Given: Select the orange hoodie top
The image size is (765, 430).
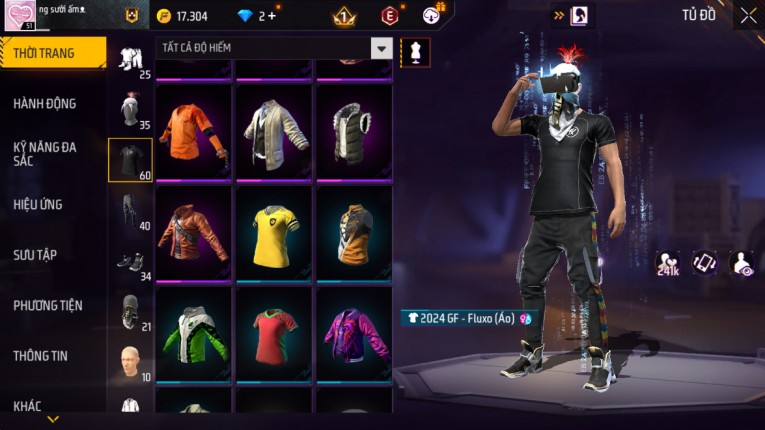Looking at the screenshot, I should coord(194,131).
